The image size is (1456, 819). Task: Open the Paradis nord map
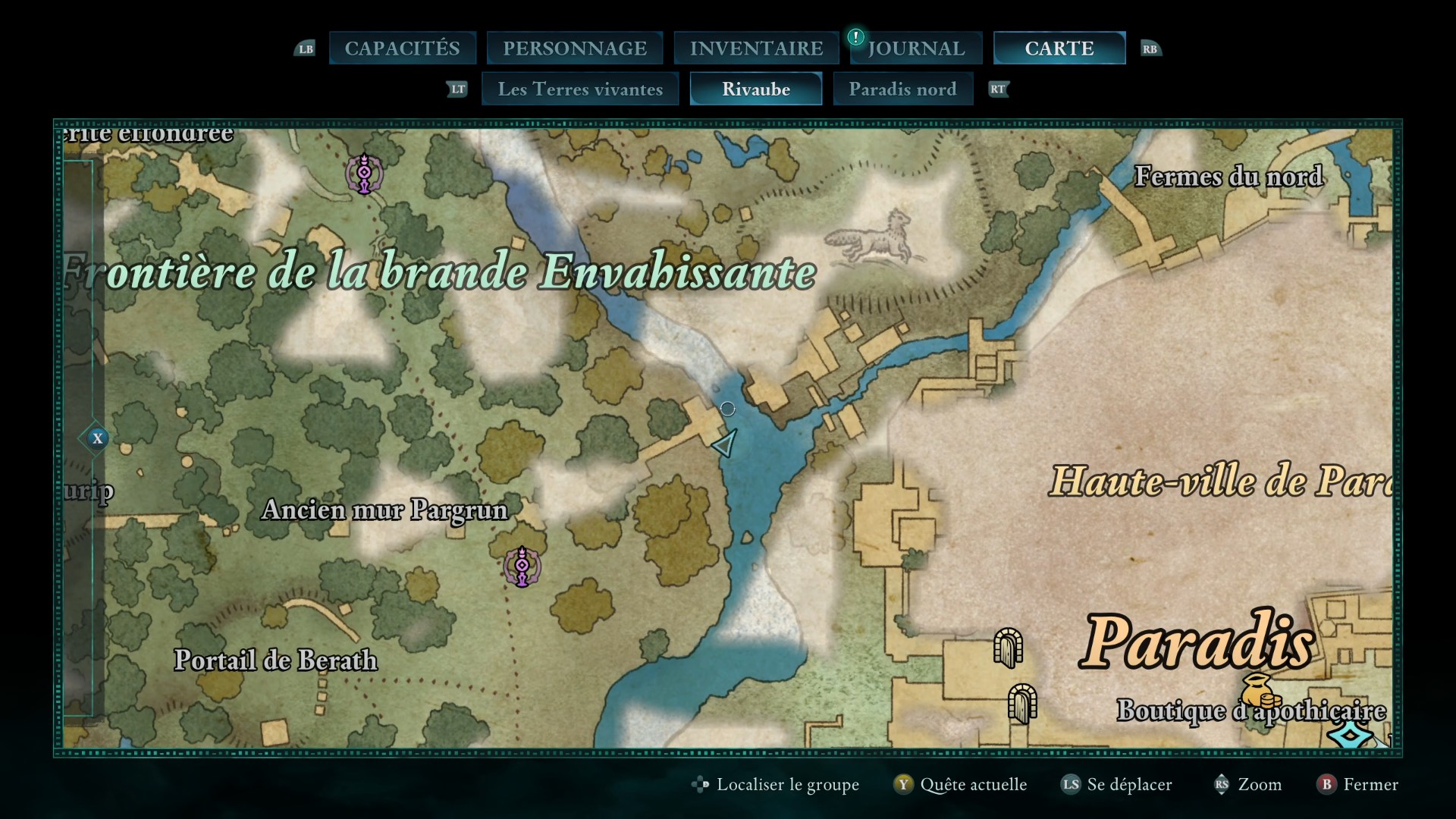pyautogui.click(x=902, y=89)
